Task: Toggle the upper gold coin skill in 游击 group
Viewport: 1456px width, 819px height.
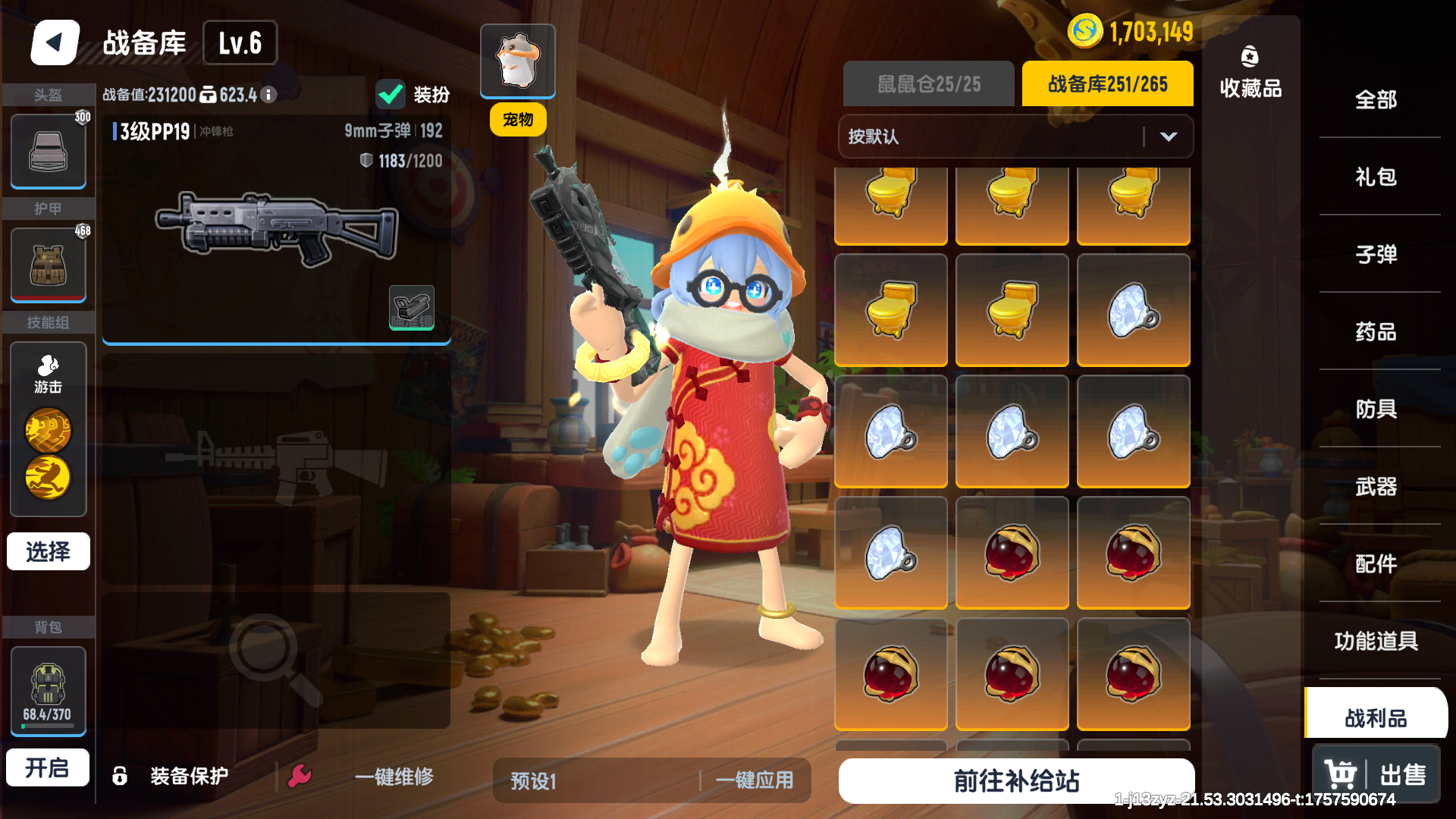Action: click(48, 431)
